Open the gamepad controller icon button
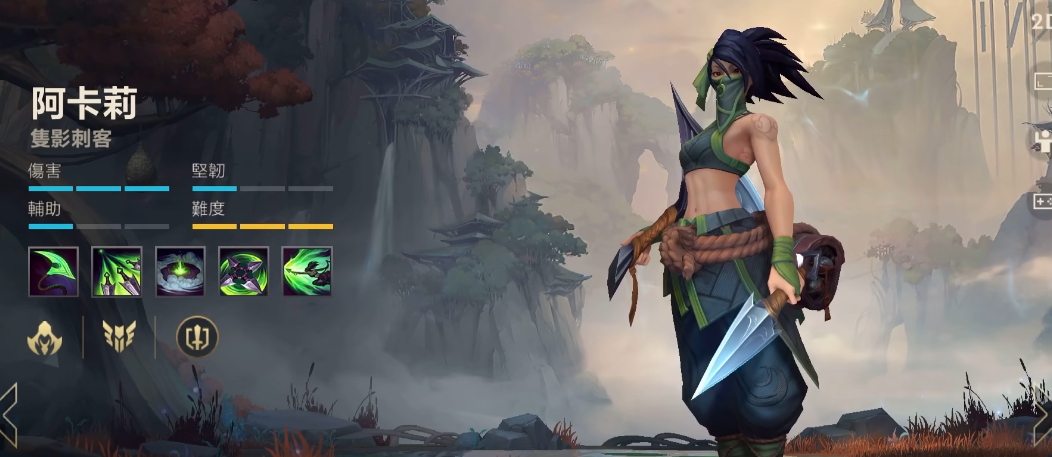1052x457 pixels. pyautogui.click(x=1042, y=201)
